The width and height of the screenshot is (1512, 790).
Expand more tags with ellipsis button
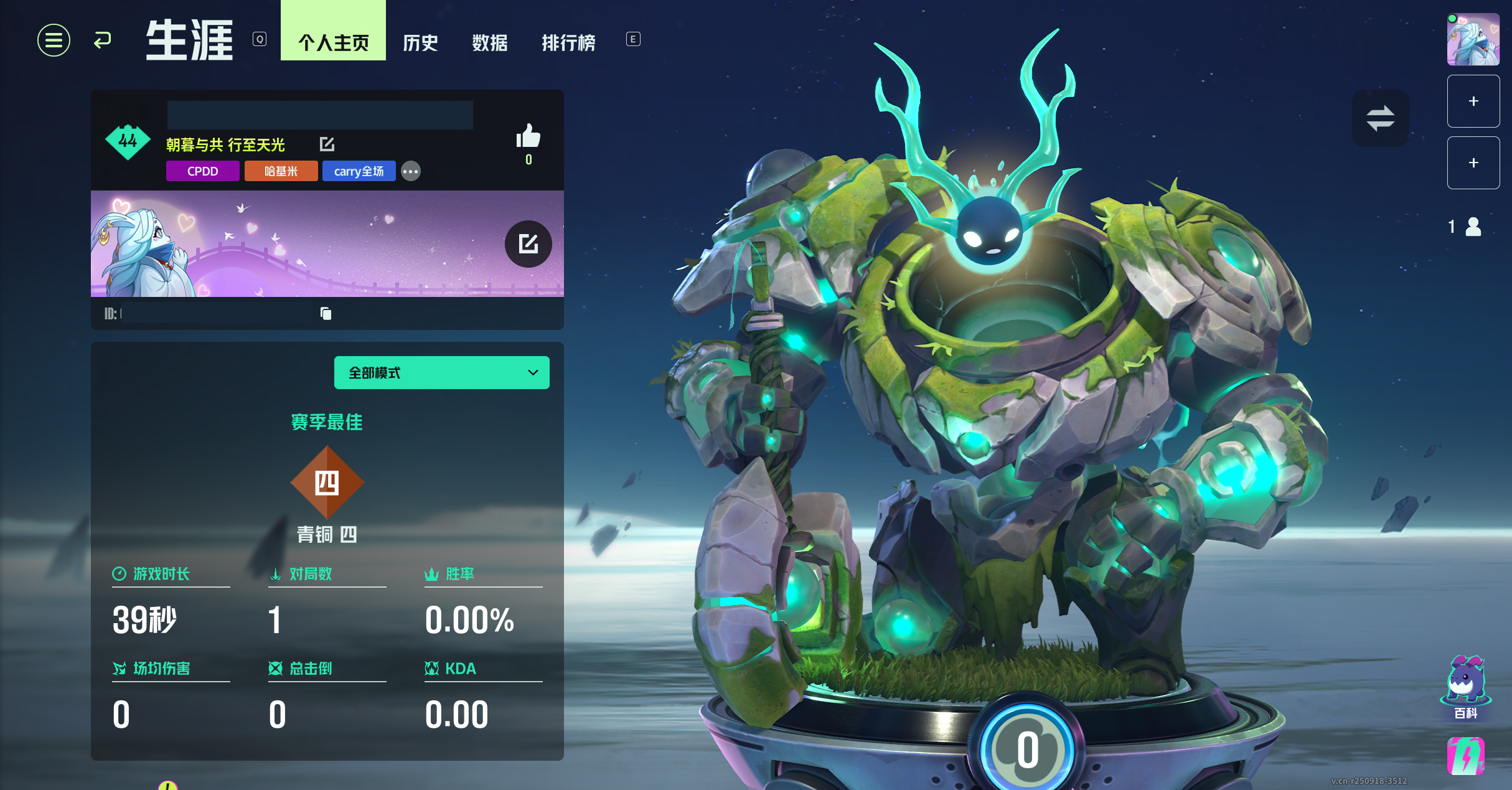tap(411, 171)
